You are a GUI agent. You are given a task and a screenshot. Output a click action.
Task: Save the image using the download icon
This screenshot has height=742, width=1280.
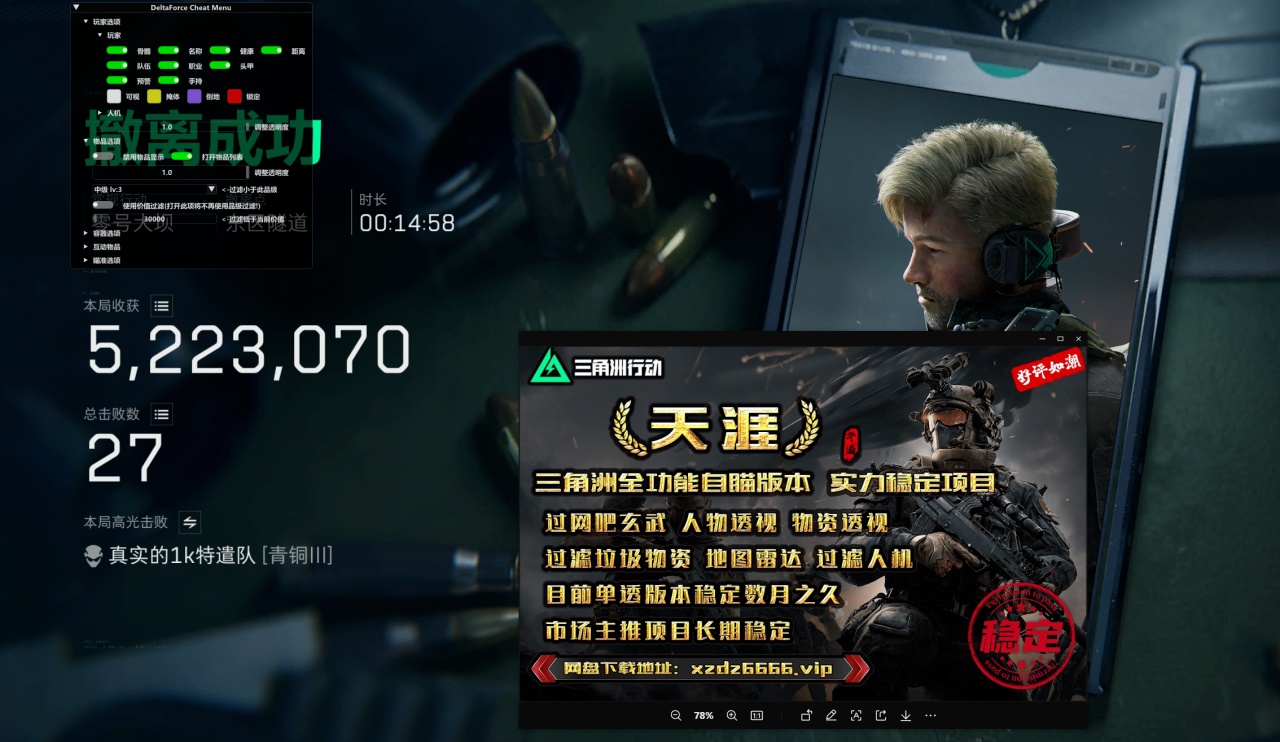tap(906, 716)
